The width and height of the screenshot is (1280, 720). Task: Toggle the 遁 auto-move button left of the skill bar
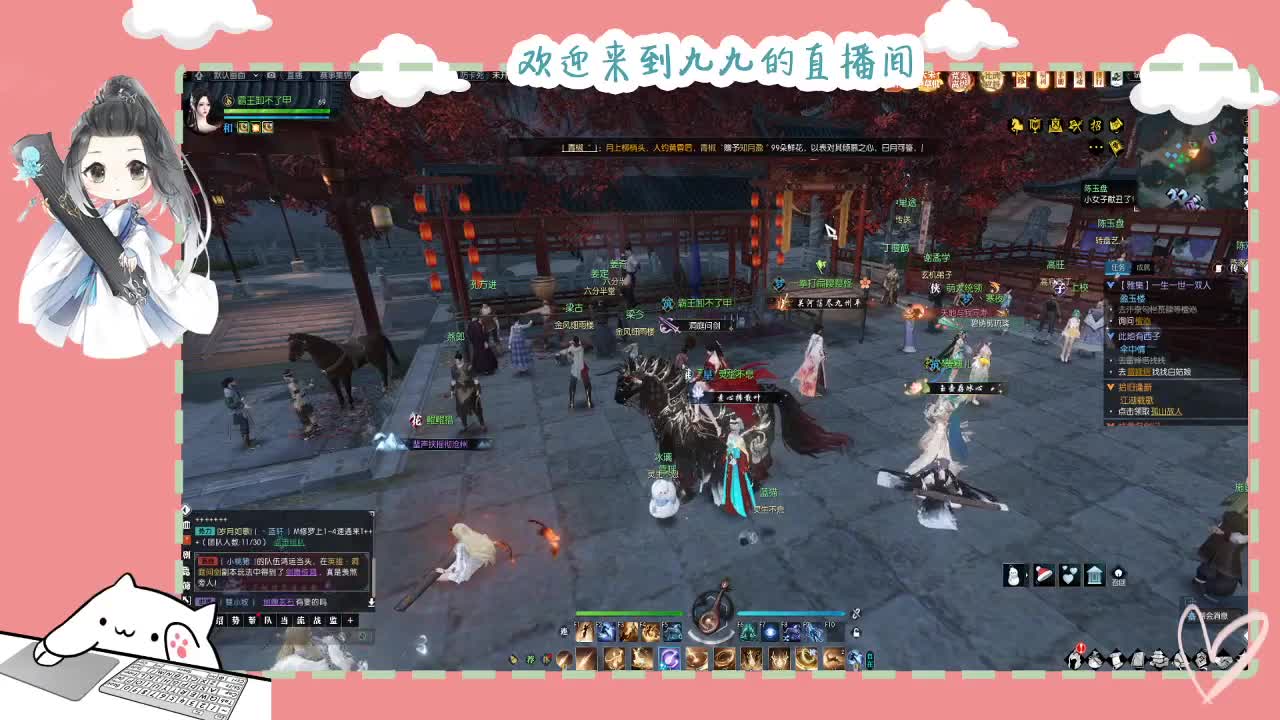pyautogui.click(x=563, y=632)
